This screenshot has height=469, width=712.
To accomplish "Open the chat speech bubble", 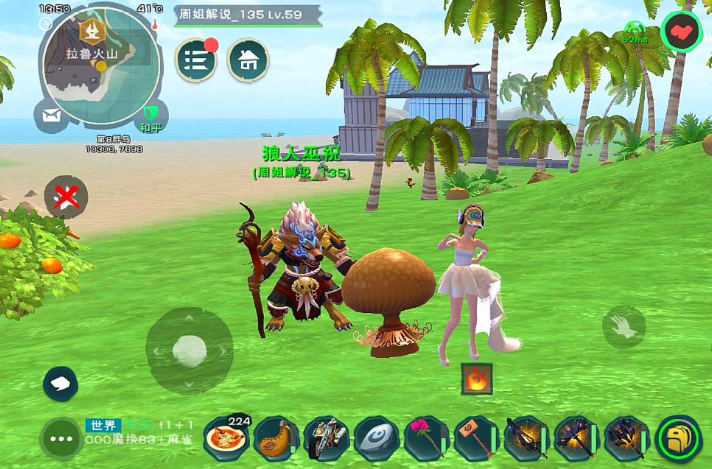I will (x=61, y=383).
